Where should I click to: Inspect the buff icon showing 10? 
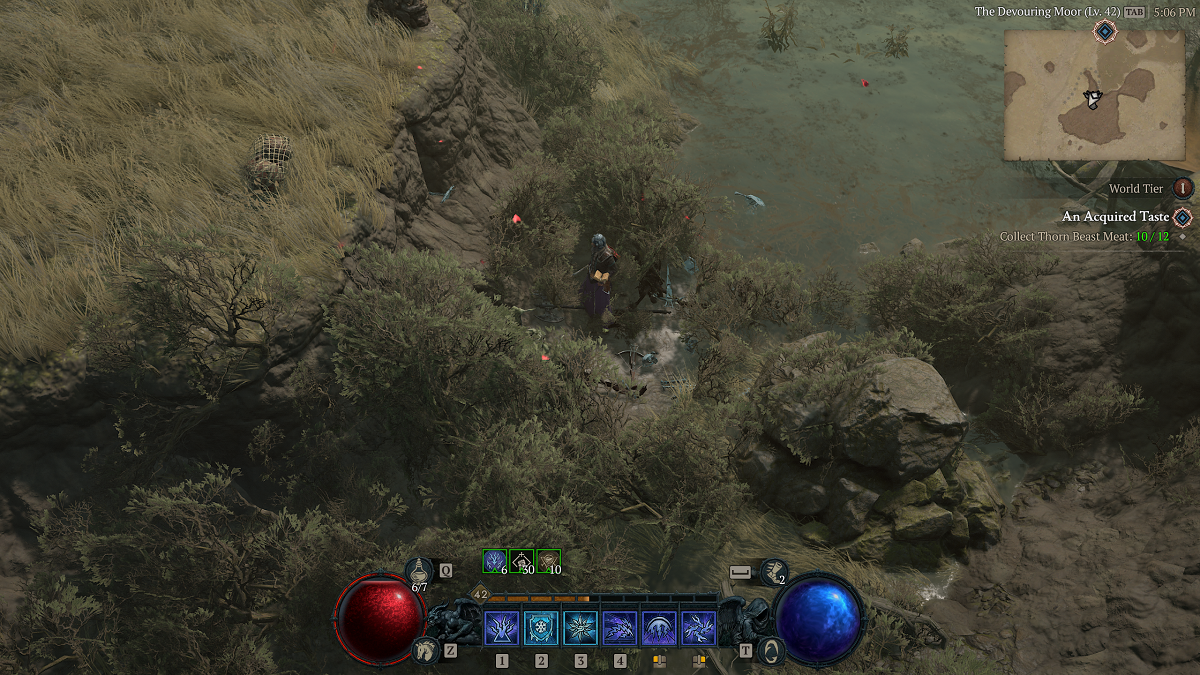click(548, 561)
